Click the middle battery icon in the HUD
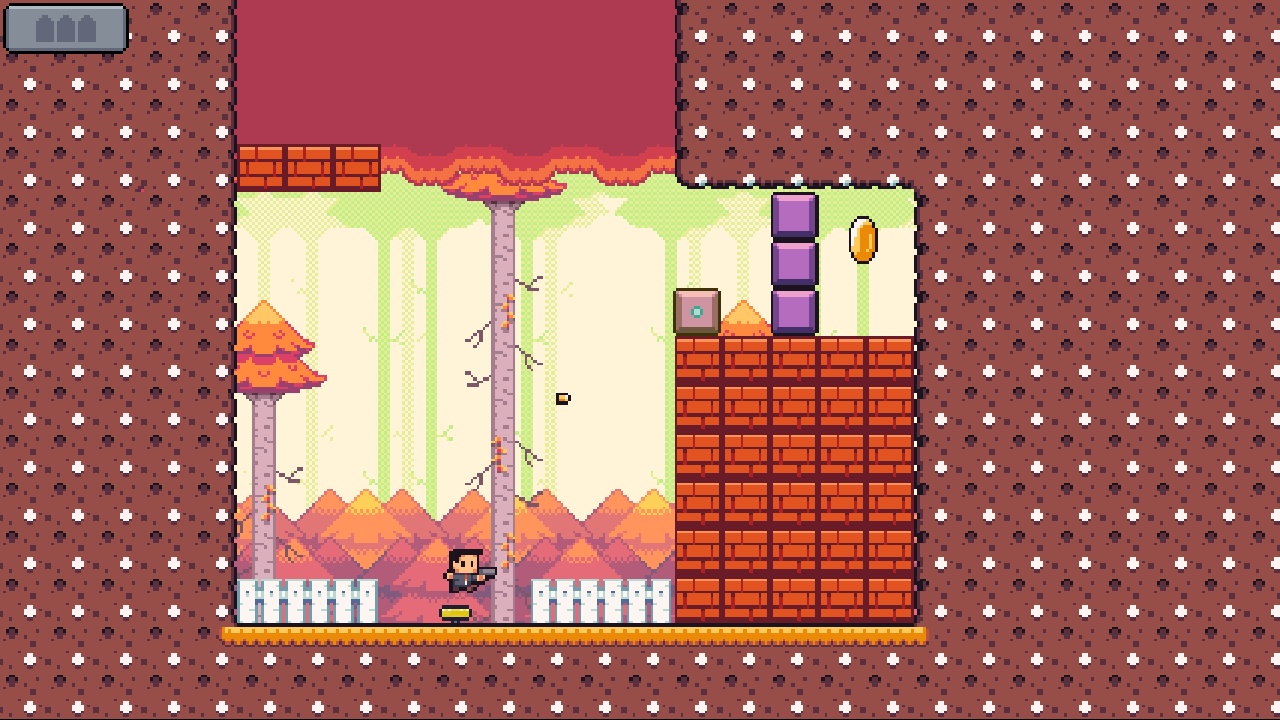Image resolution: width=1280 pixels, height=720 pixels. (x=64, y=29)
